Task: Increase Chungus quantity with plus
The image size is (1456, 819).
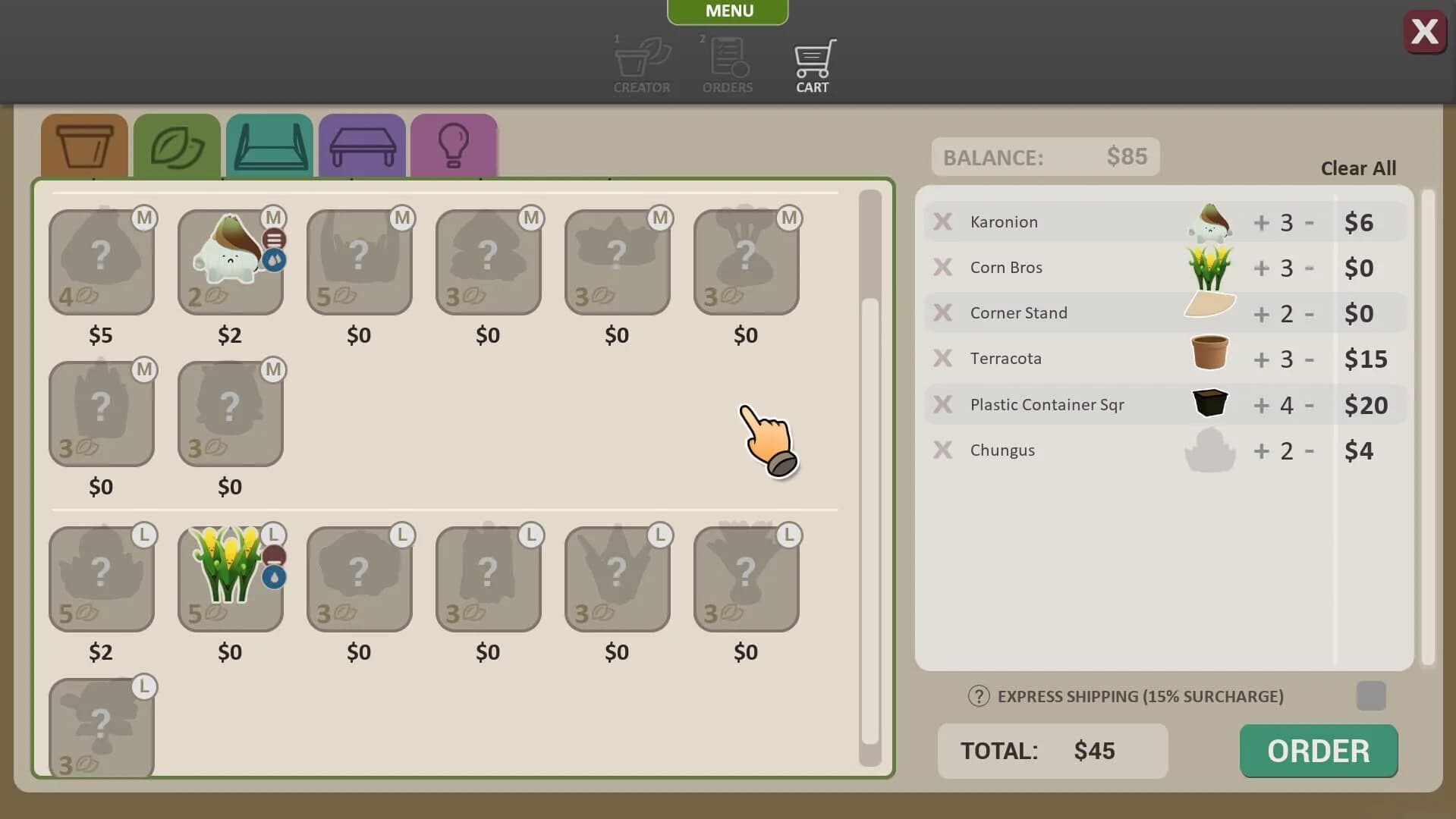Action: pyautogui.click(x=1259, y=450)
